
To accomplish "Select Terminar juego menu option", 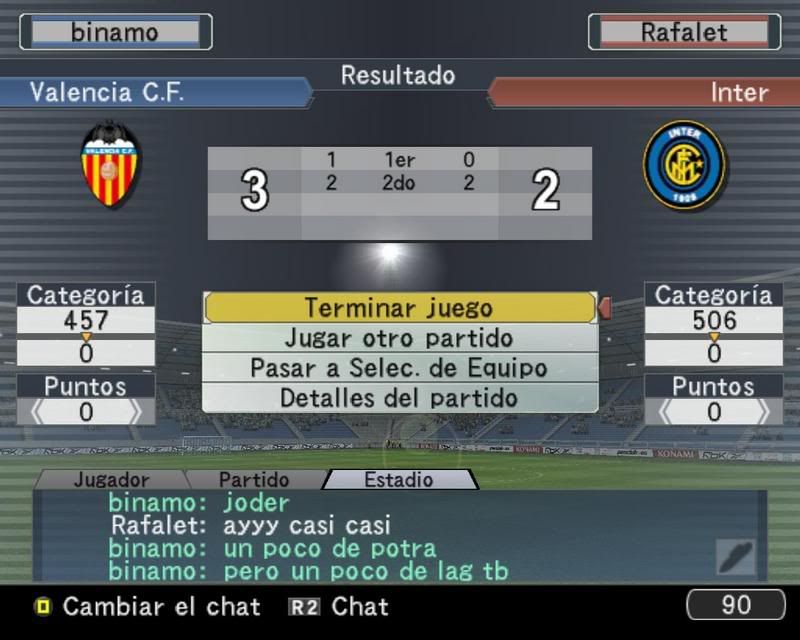I will [399, 308].
